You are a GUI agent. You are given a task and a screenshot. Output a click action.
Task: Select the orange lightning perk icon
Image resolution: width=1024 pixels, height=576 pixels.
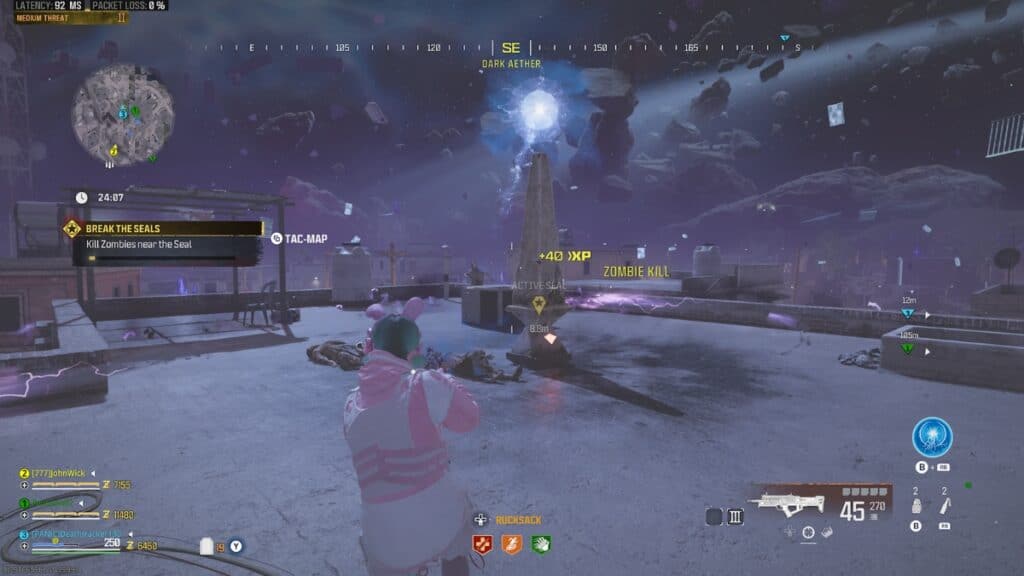point(512,544)
